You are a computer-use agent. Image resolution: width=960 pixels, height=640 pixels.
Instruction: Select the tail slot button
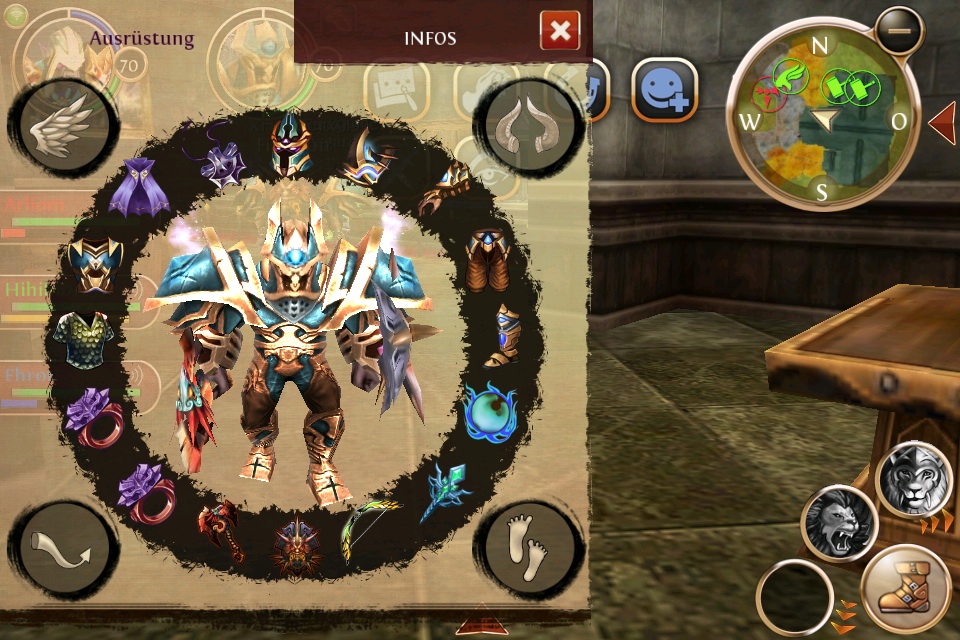click(66, 548)
